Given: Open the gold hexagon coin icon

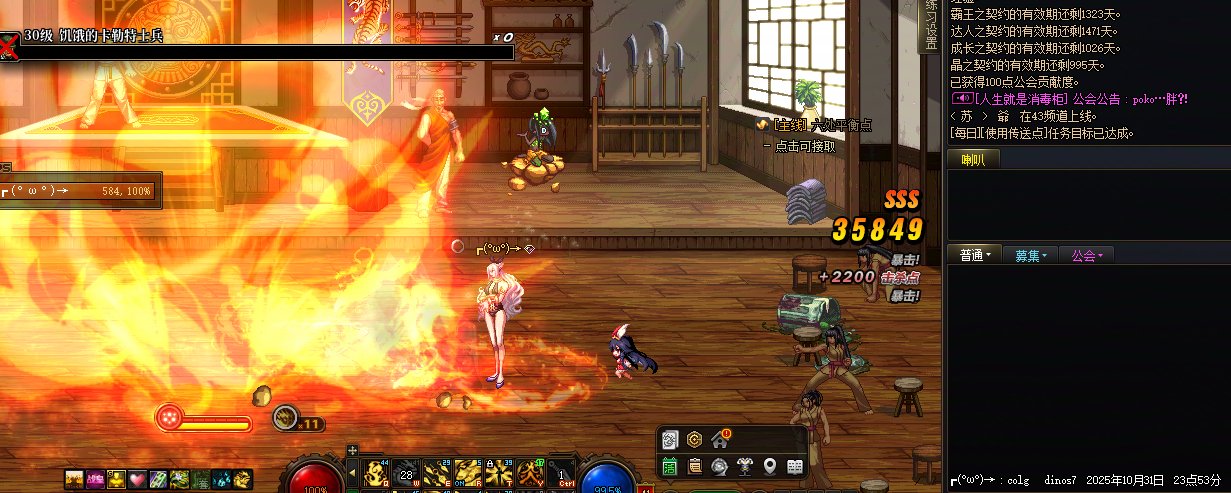Looking at the screenshot, I should tap(695, 440).
